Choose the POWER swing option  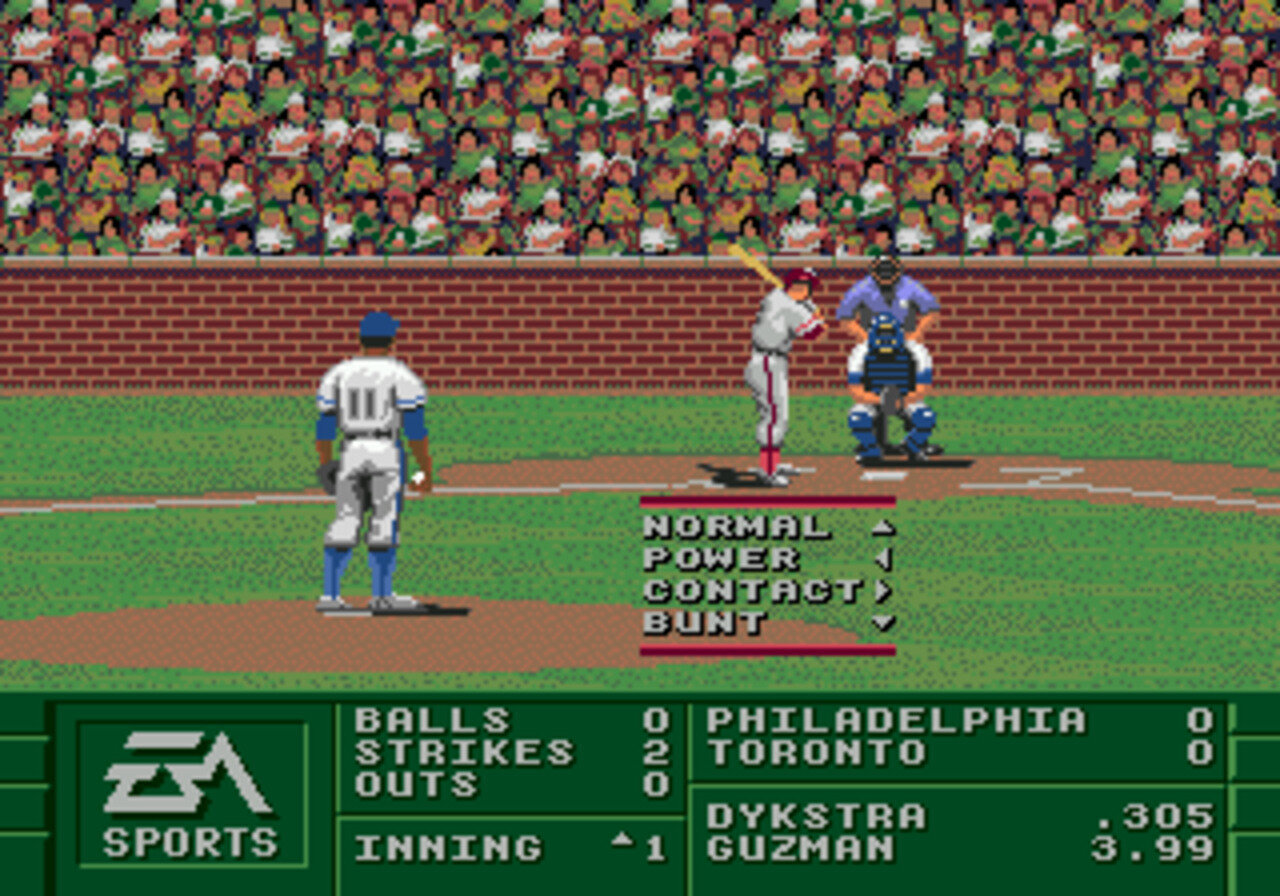coord(721,559)
